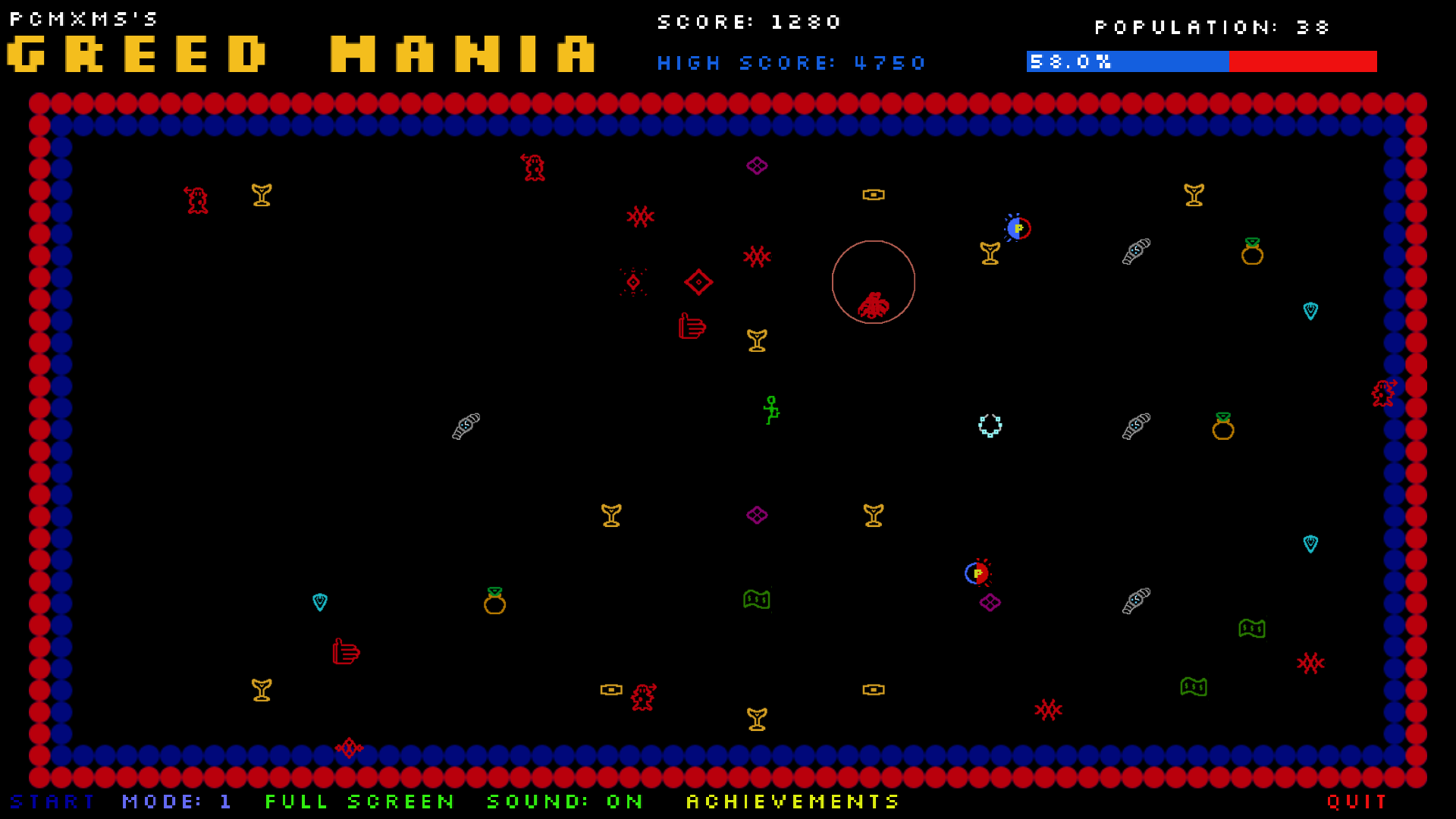Select the gold thumbs-up hand on the left
Image resolution: width=1456 pixels, height=819 pixels.
point(346,652)
